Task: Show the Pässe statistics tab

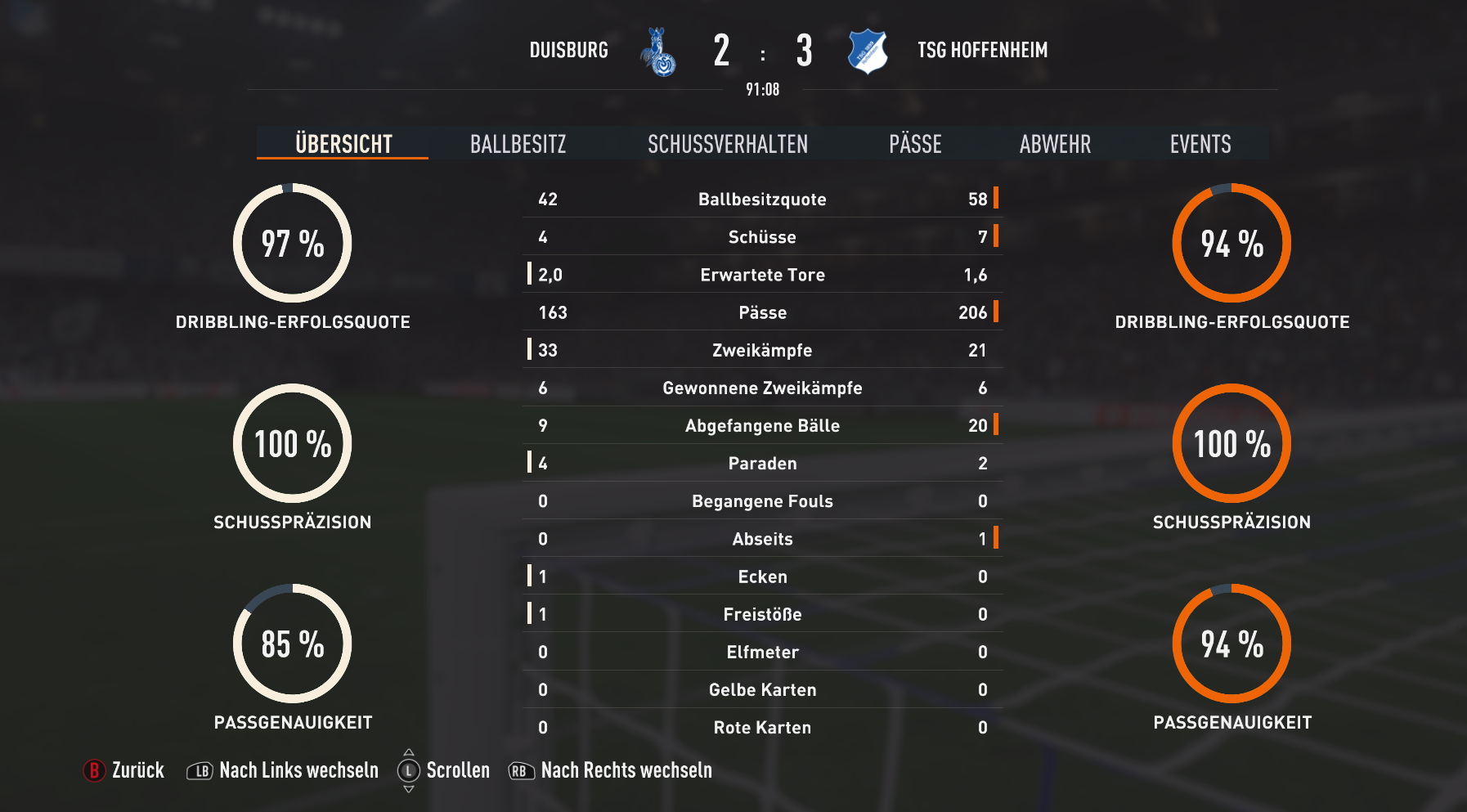Action: coord(915,144)
